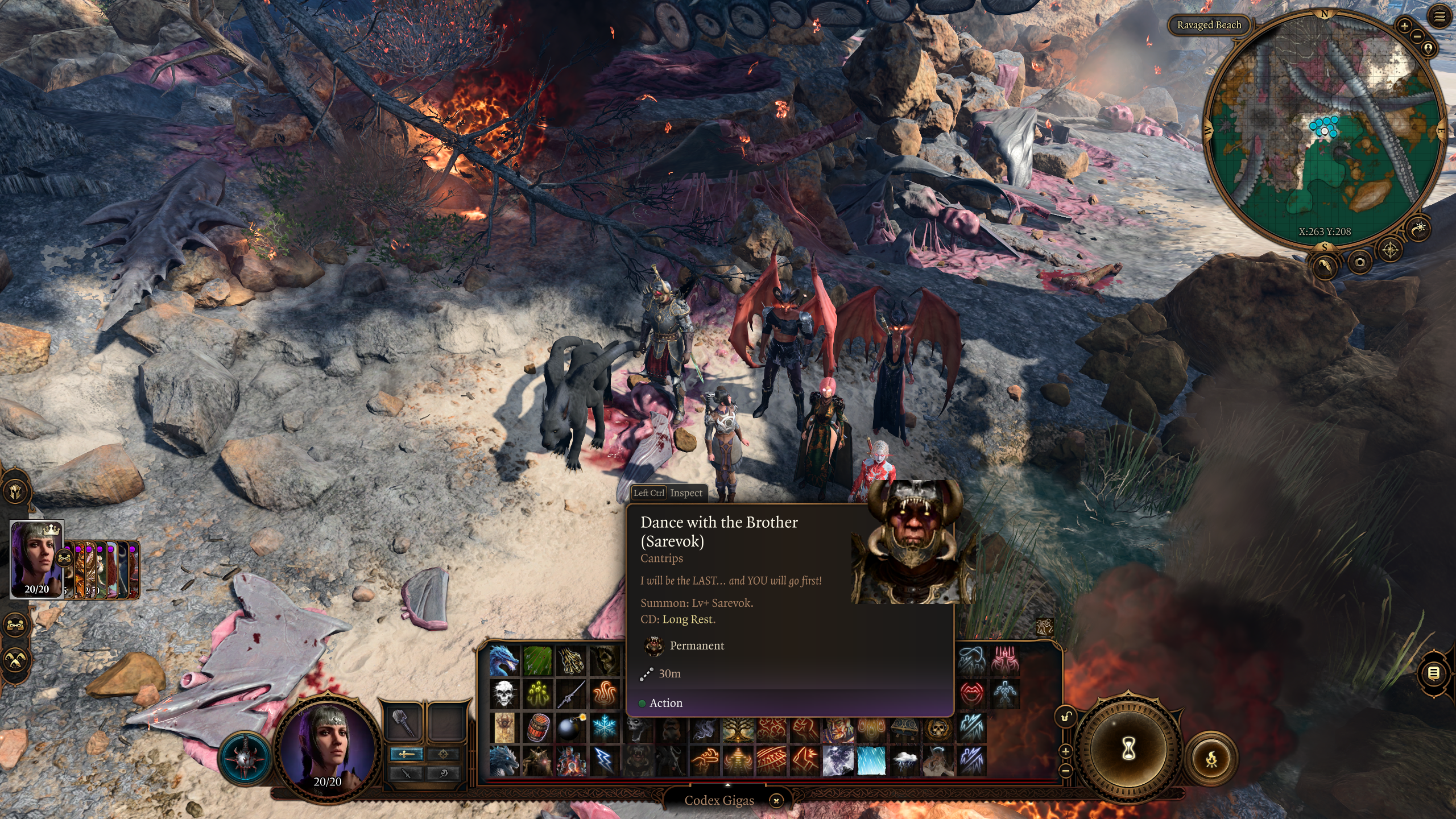
Task: Use the red powder barrel item
Action: (537, 727)
